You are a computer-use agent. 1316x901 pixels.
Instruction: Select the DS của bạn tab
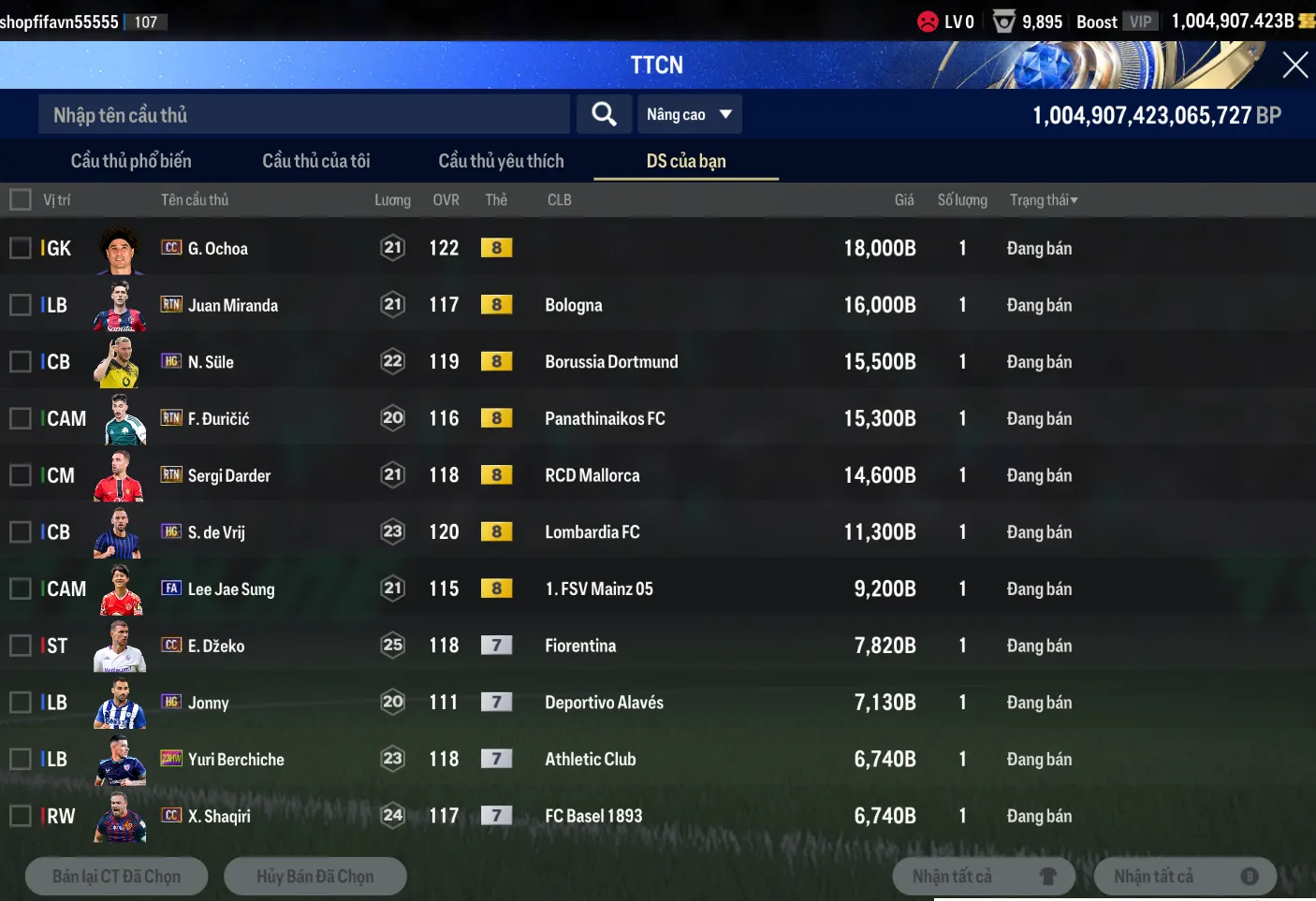686,161
